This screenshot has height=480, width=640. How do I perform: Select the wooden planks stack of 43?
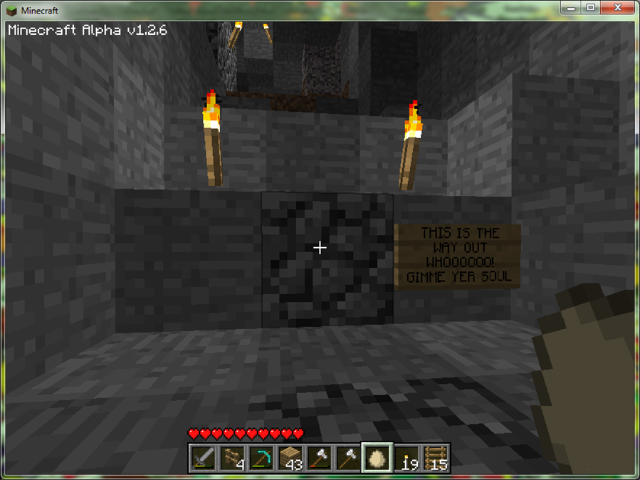[291, 458]
